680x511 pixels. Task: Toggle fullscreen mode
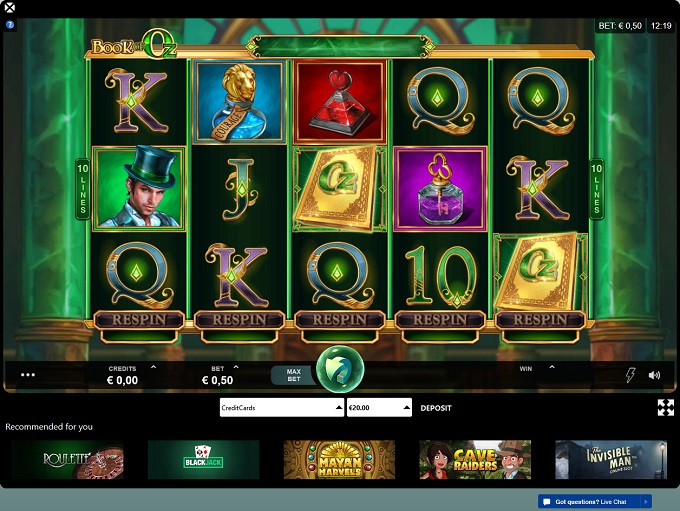click(x=665, y=407)
